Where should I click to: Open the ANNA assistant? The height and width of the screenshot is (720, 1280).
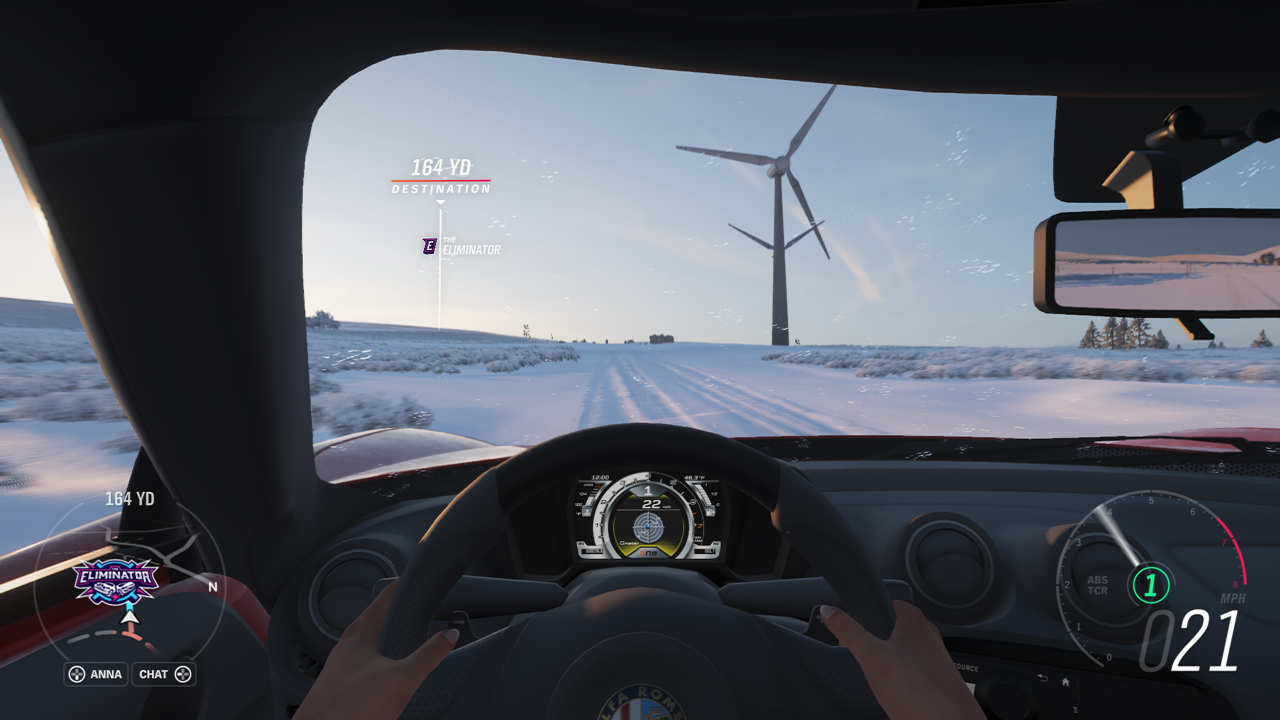click(96, 674)
